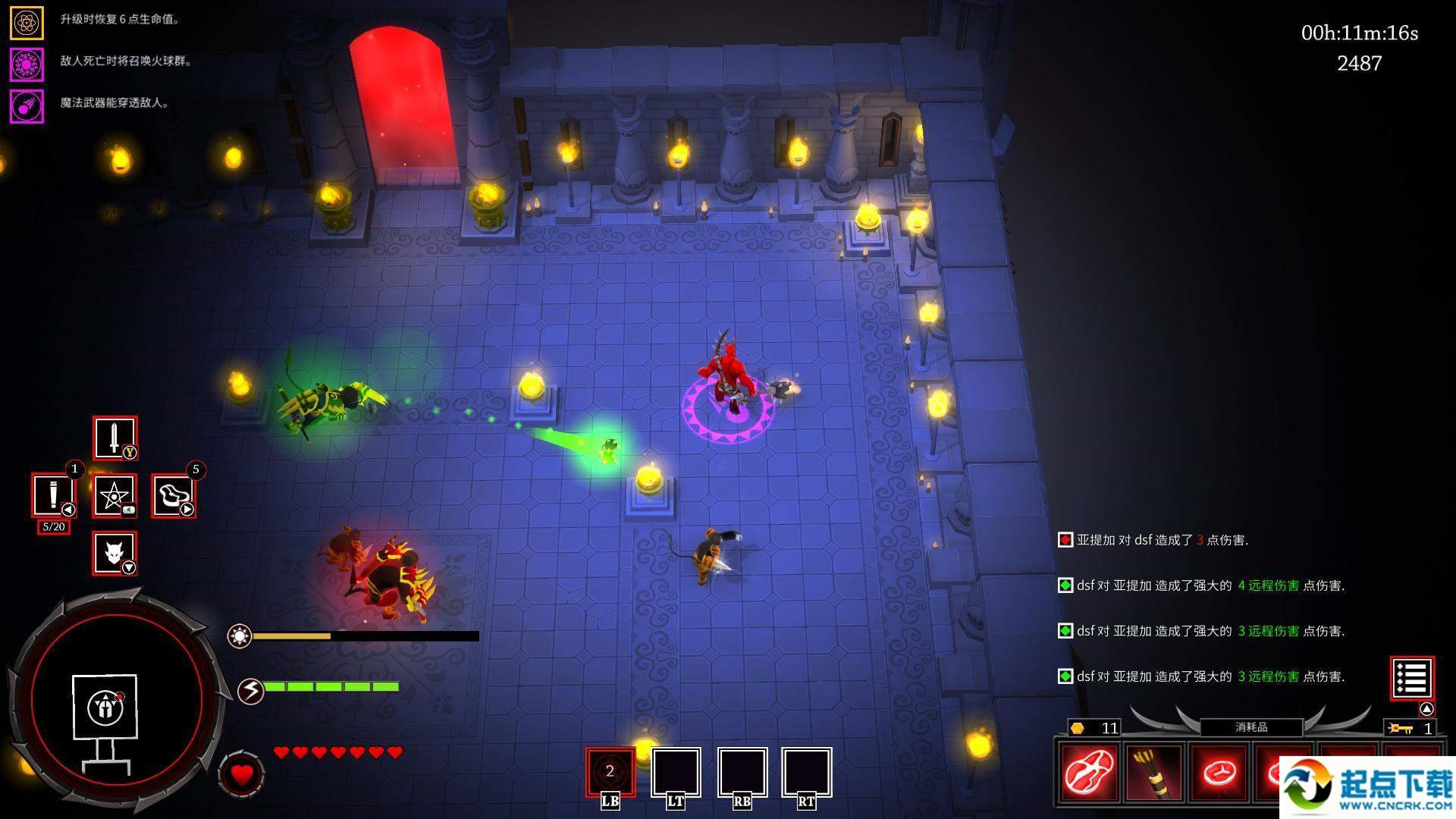Activate the pentagram star ability
This screenshot has width=1456, height=819.
point(115,496)
